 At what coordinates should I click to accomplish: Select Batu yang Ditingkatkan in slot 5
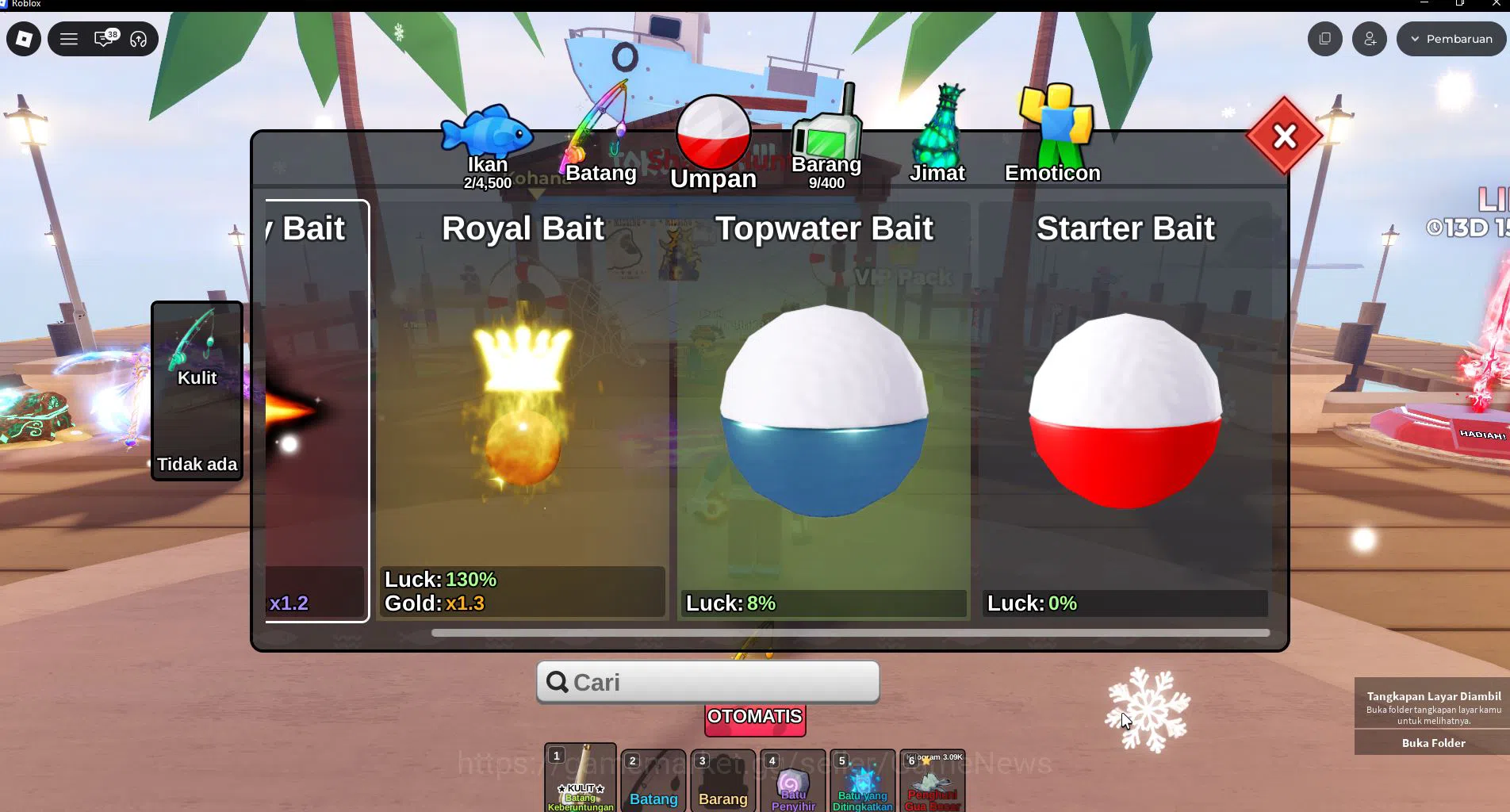click(x=861, y=783)
